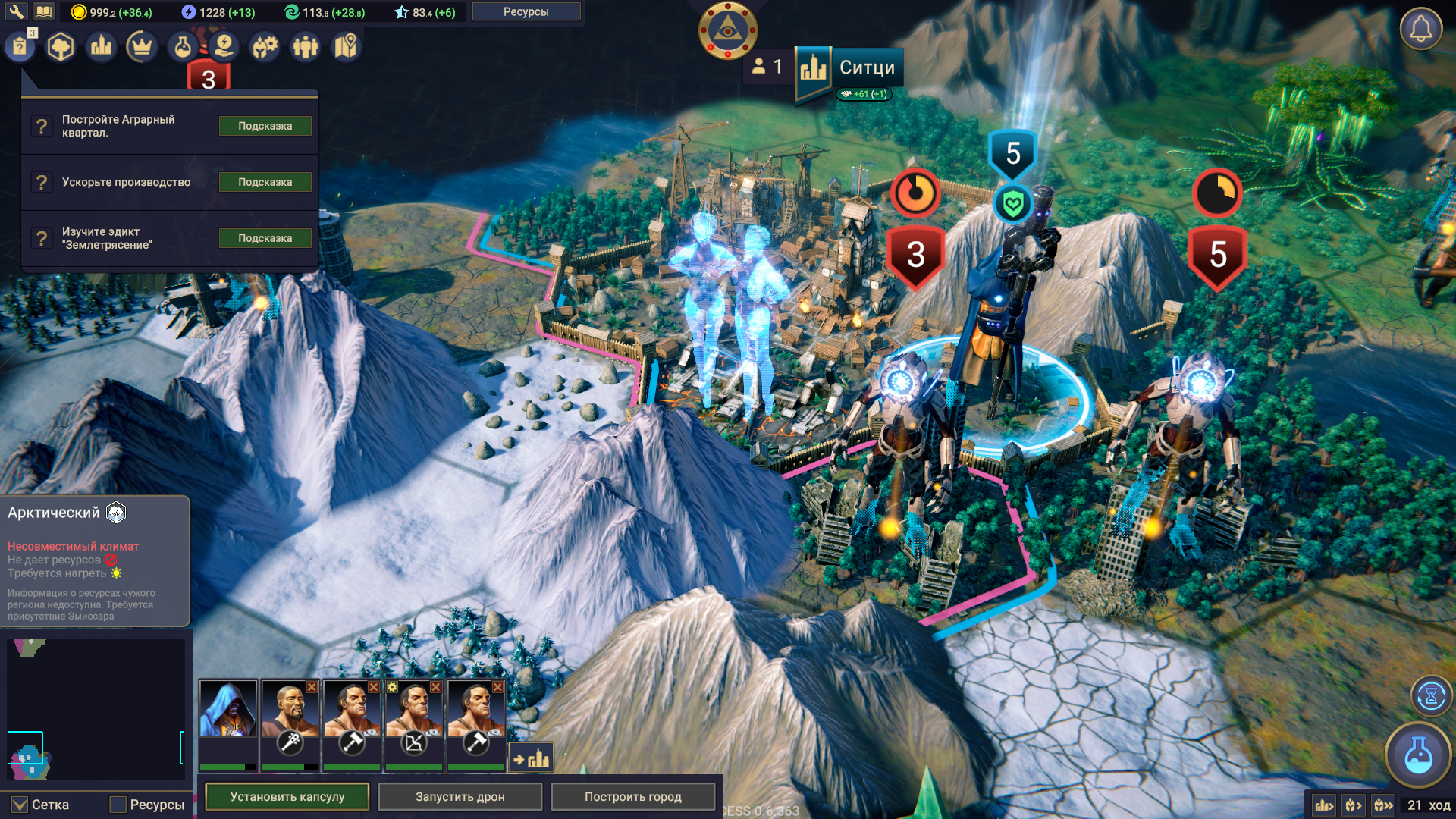The width and height of the screenshot is (1456, 819).
Task: Open the crown empire overview icon
Action: [x=141, y=47]
